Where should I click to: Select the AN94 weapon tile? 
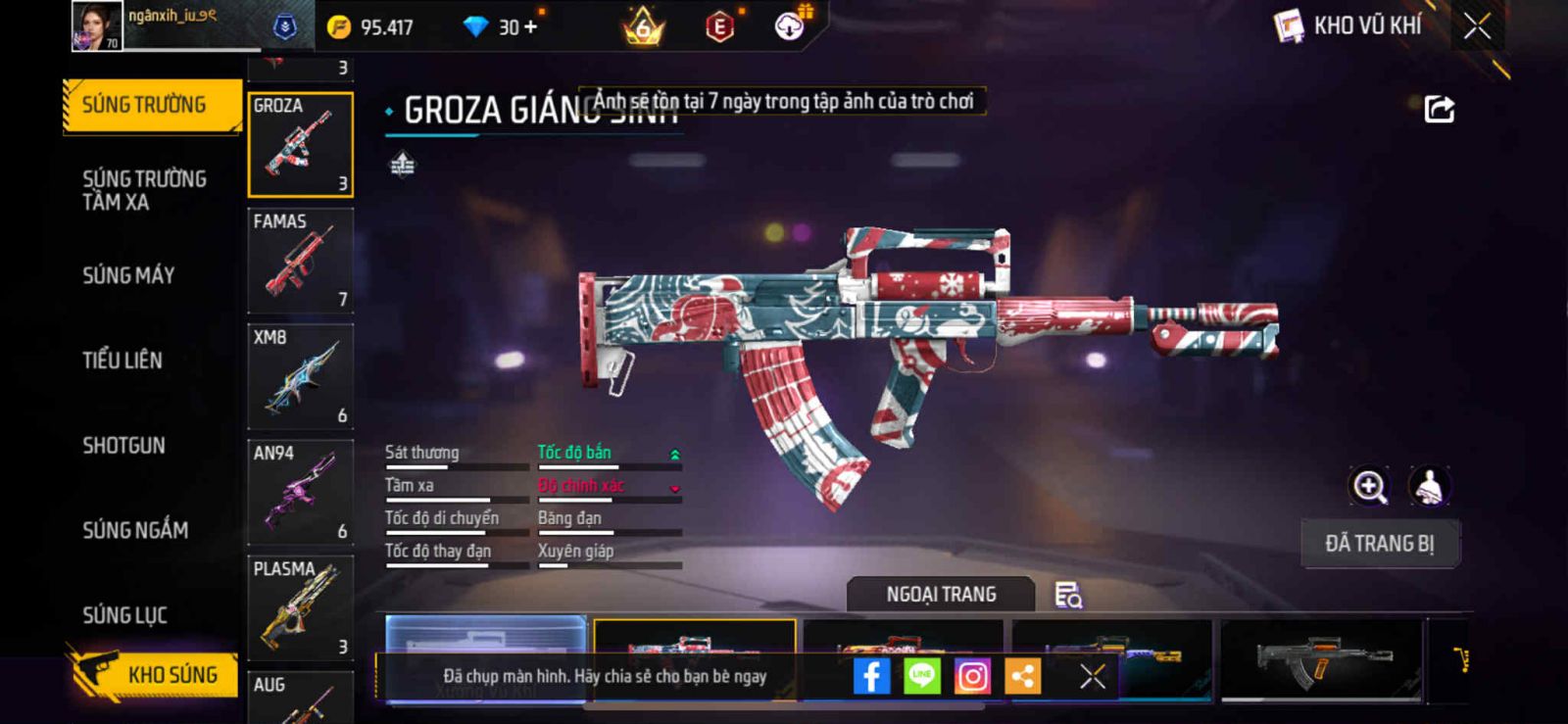click(300, 492)
